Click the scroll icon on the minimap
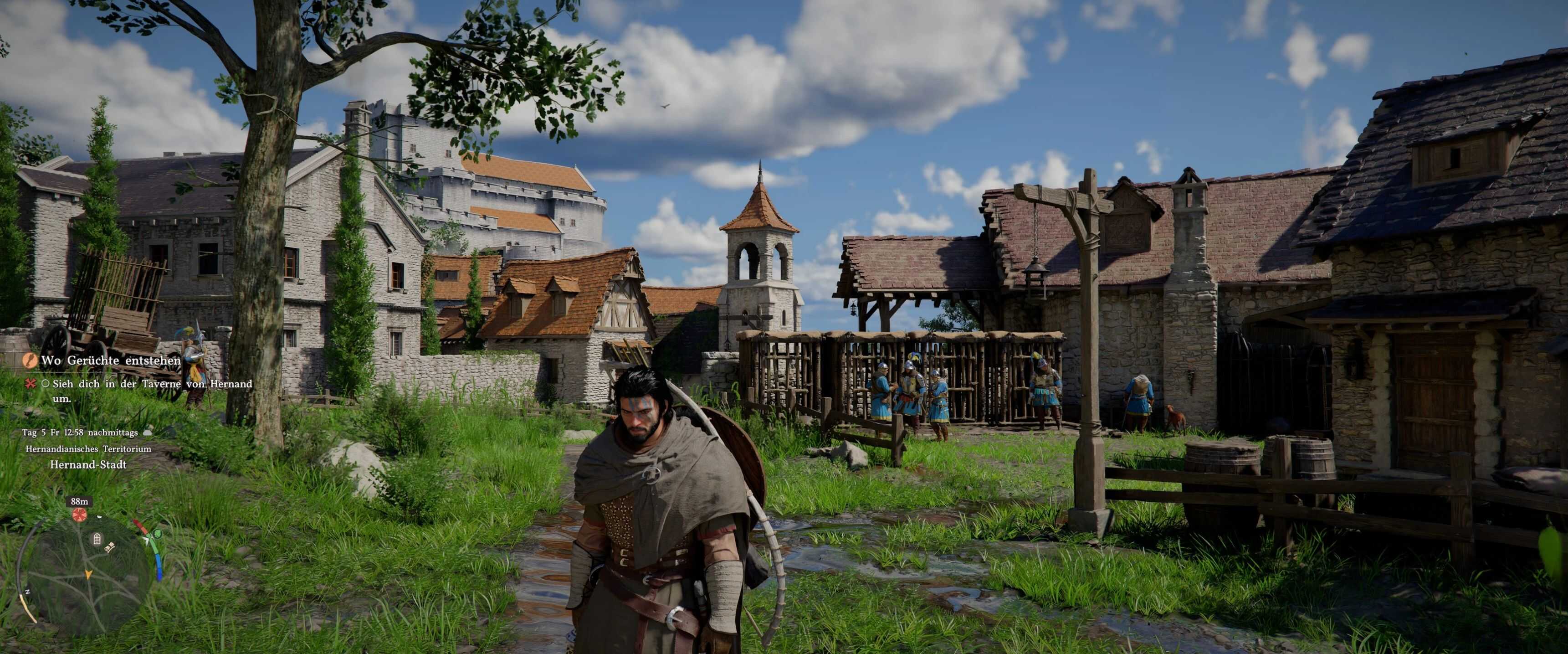This screenshot has width=1568, height=654. [110, 548]
